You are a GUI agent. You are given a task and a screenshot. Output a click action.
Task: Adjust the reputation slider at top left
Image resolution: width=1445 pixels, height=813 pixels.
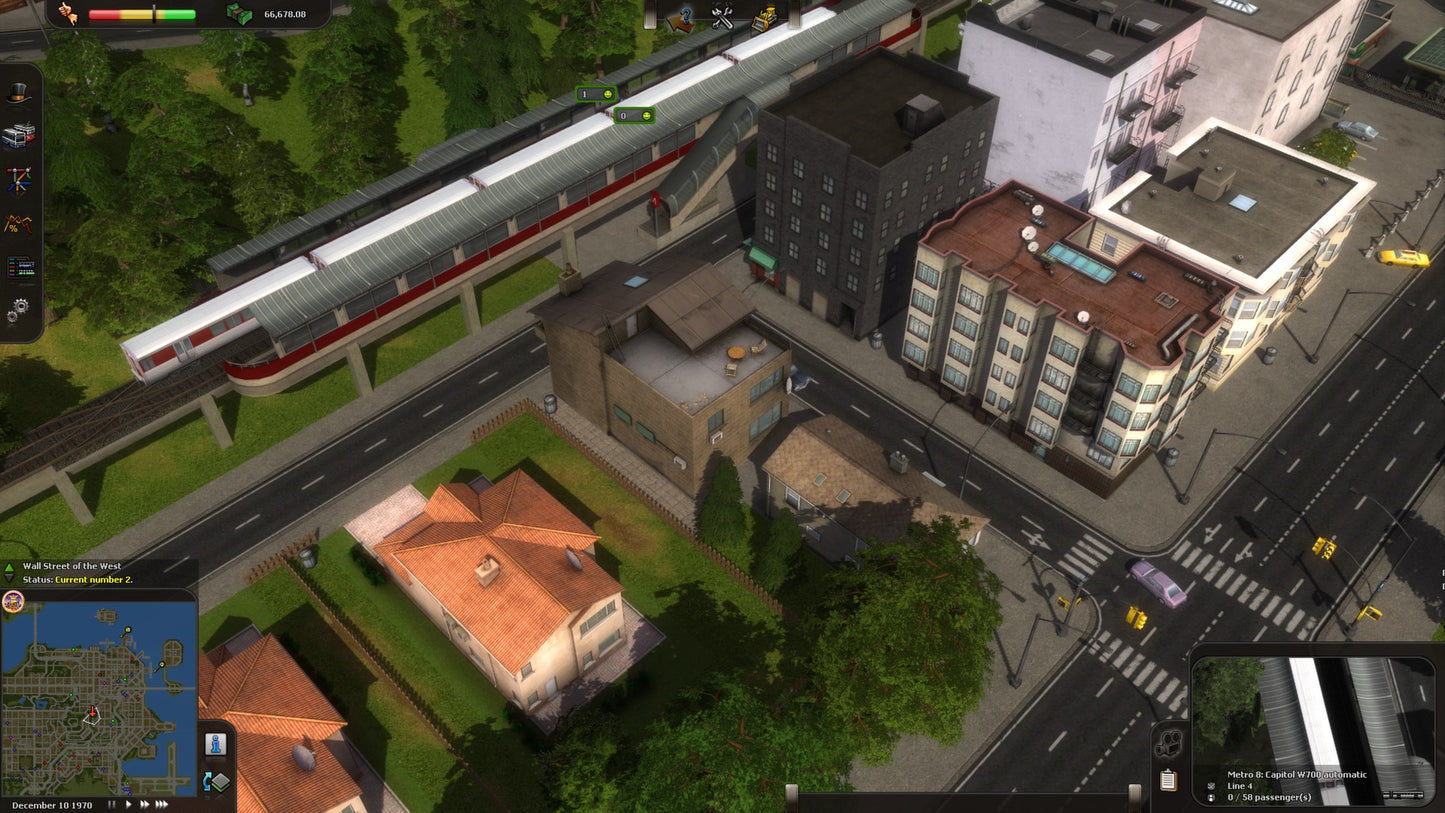154,12
